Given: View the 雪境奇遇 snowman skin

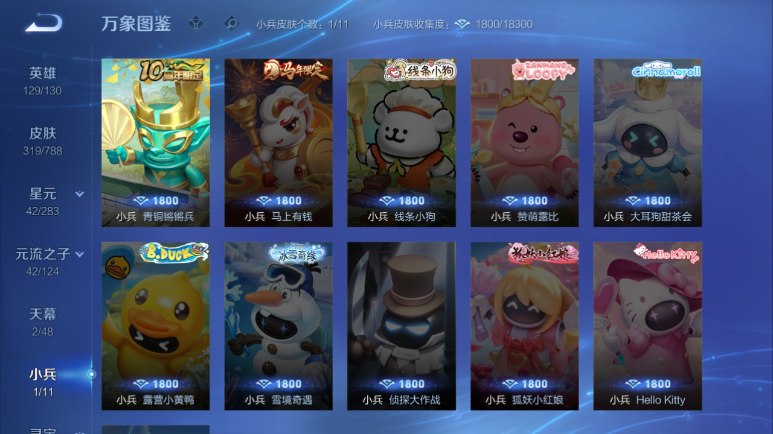Looking at the screenshot, I should click(x=278, y=326).
